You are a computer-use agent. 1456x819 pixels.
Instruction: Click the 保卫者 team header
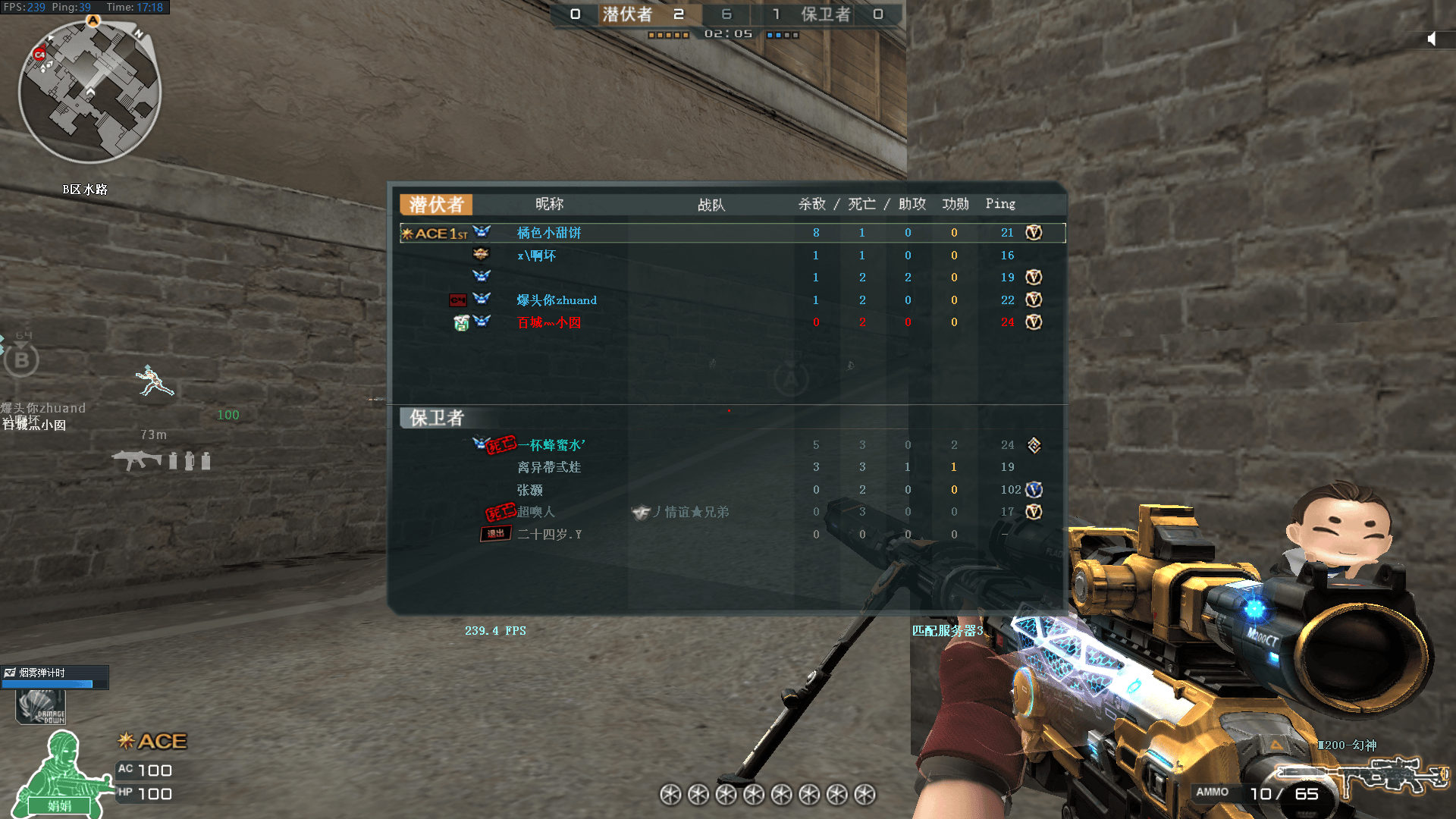coord(436,418)
